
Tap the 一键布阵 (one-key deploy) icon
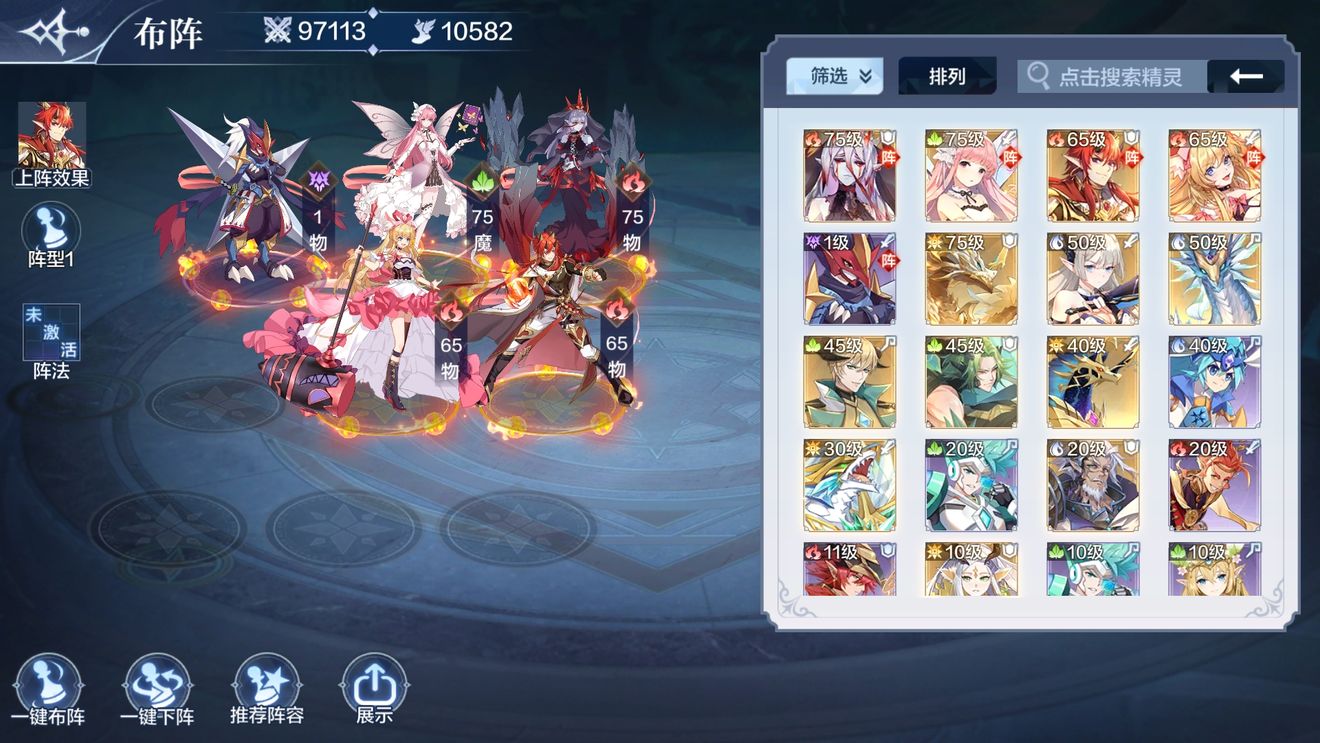[48, 686]
